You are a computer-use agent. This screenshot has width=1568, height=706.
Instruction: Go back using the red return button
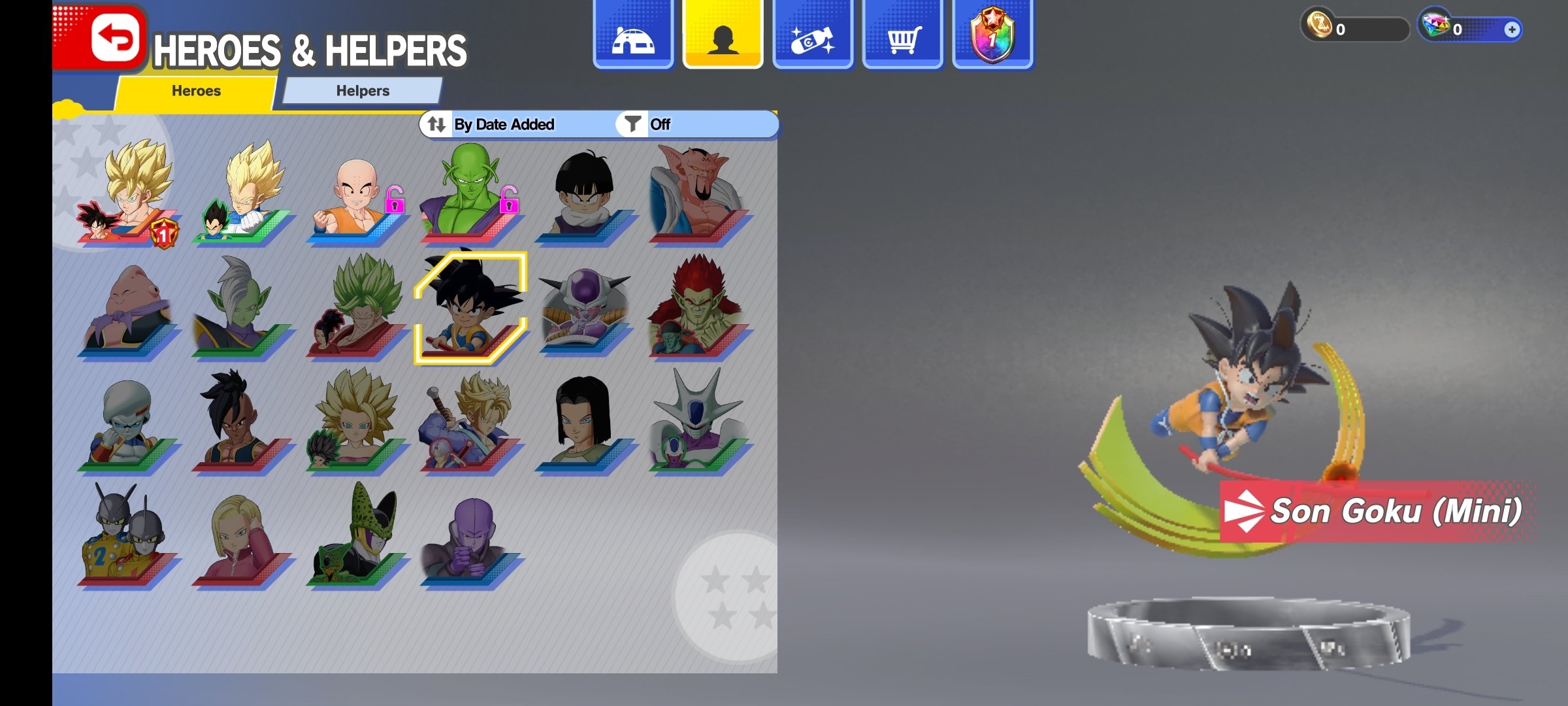116,38
